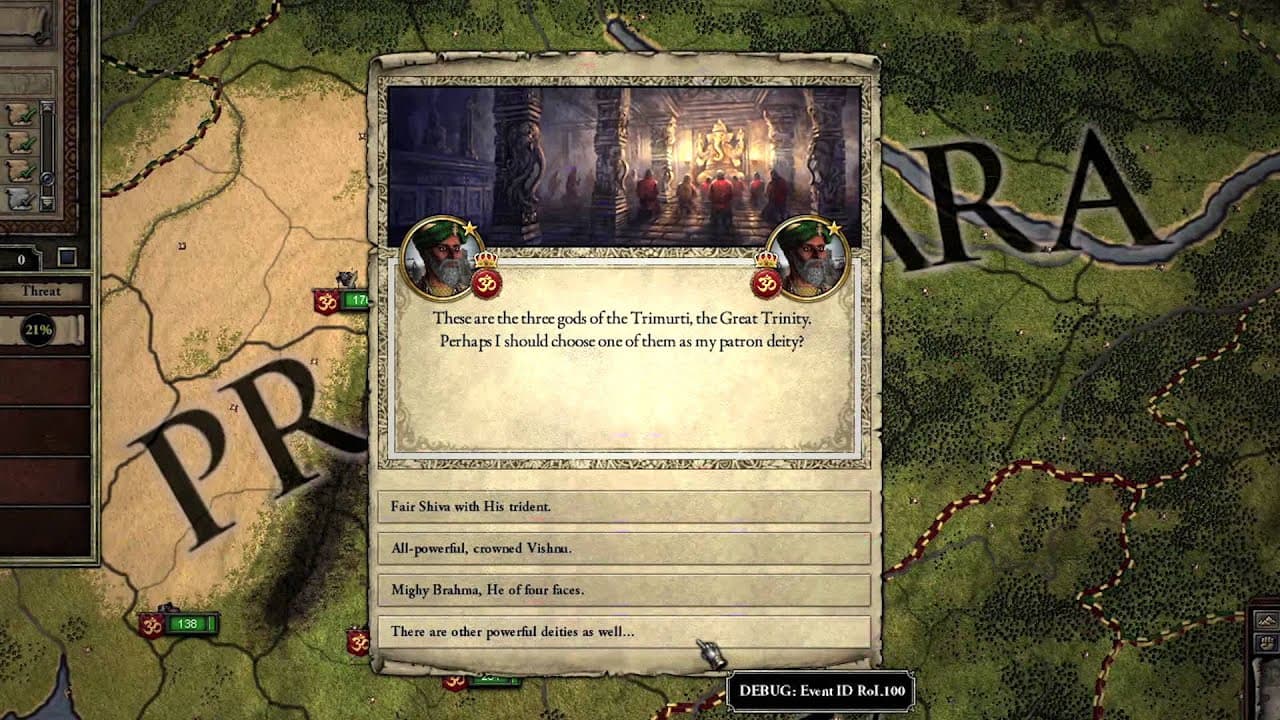This screenshot has width=1280, height=720.
Task: Open the Threat header in the left panel
Action: tap(41, 292)
